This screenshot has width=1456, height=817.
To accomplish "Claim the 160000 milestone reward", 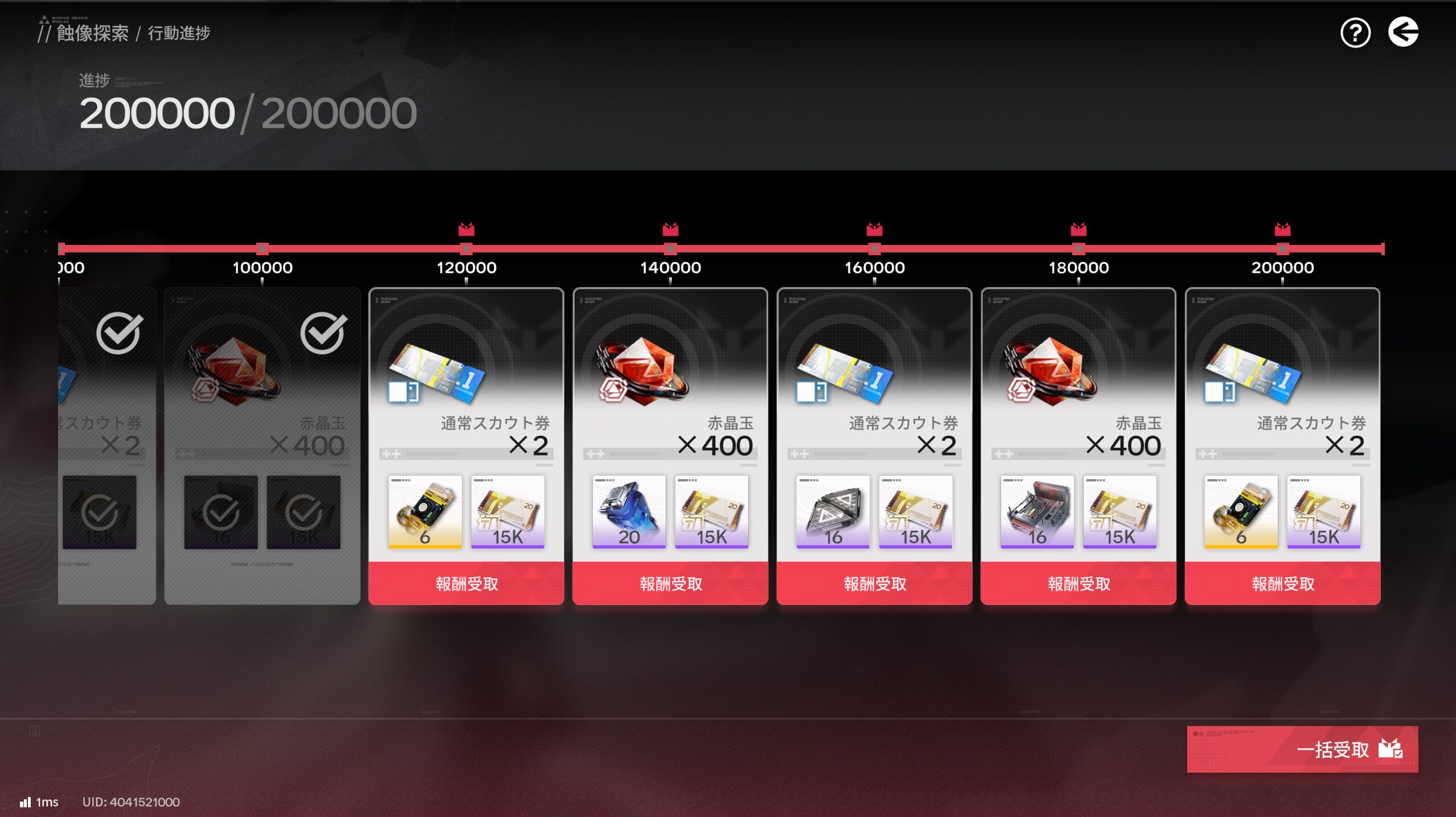I will 875,583.
